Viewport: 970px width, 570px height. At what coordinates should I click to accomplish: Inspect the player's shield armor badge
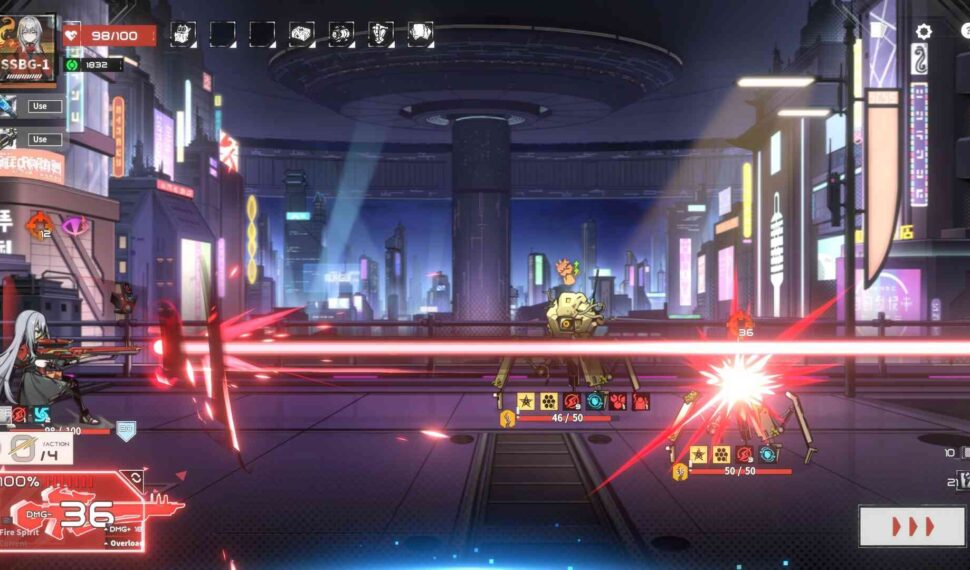[x=125, y=430]
